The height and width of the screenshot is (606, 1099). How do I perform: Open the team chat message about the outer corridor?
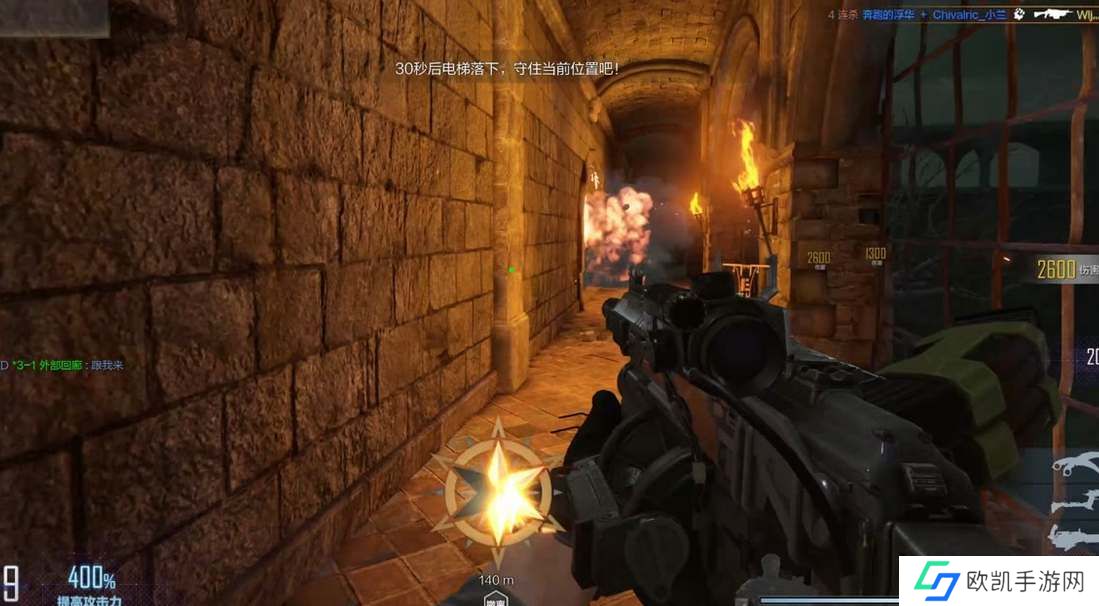(66, 365)
